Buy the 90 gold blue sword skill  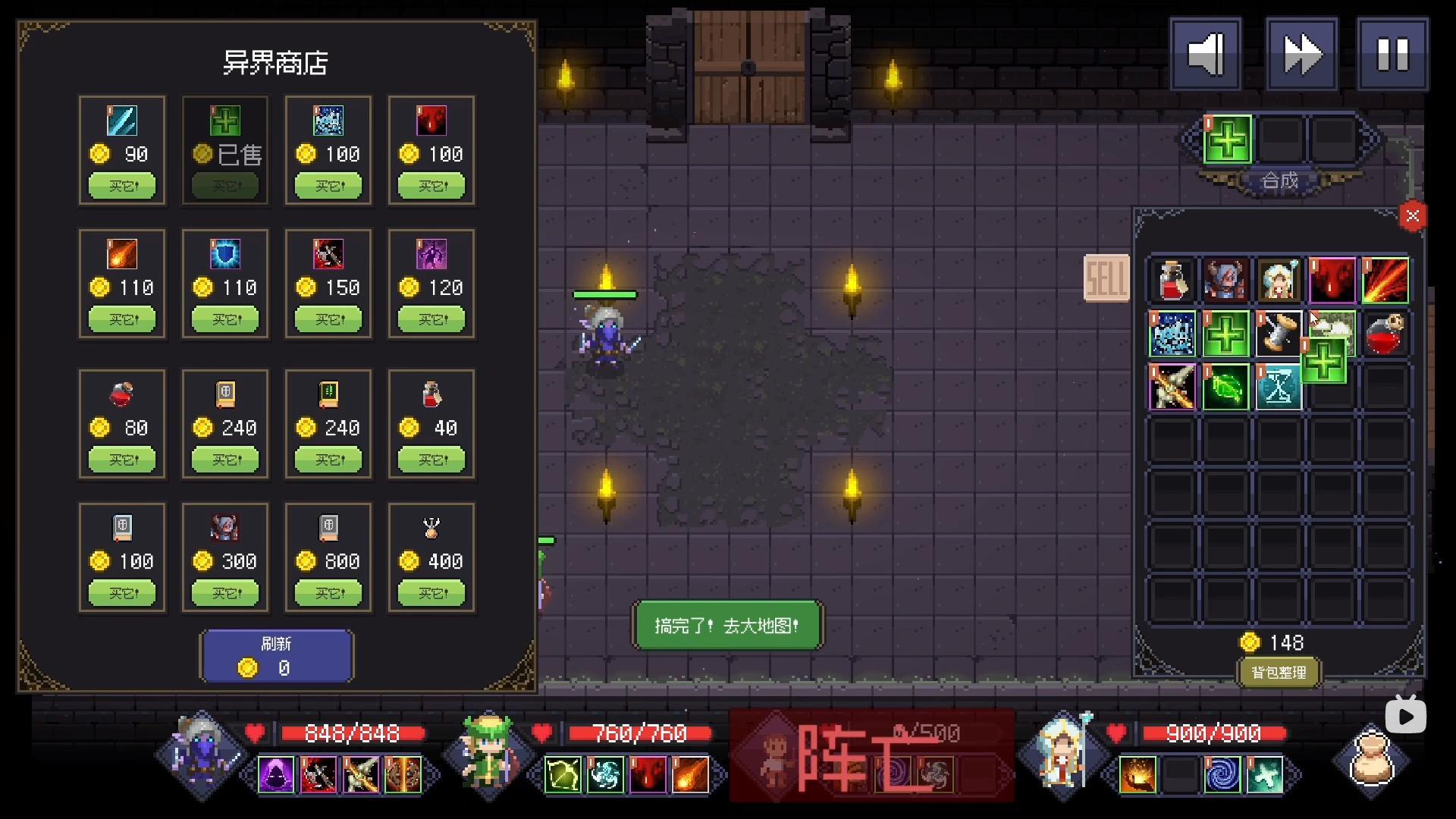pyautogui.click(x=122, y=186)
